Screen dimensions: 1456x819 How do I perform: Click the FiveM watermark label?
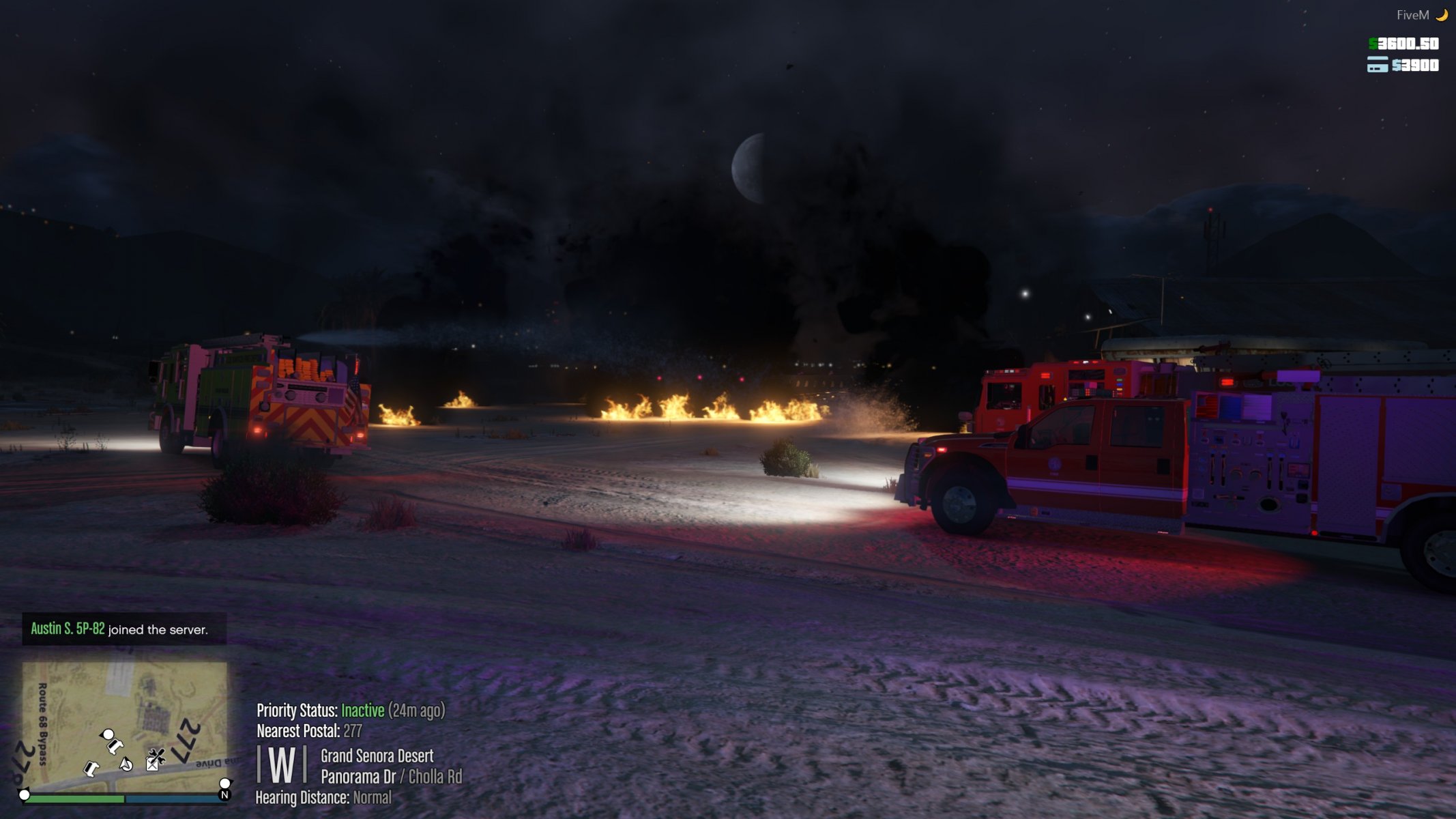1412,15
